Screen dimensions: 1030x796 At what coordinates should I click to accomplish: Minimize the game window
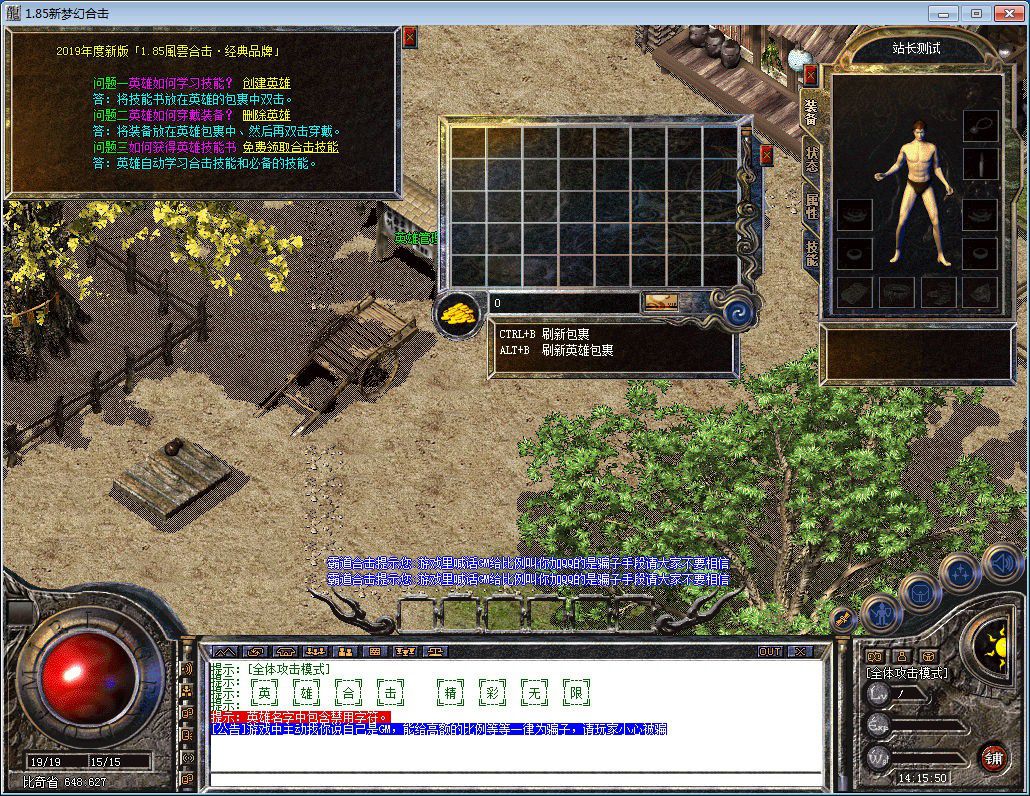click(x=941, y=13)
